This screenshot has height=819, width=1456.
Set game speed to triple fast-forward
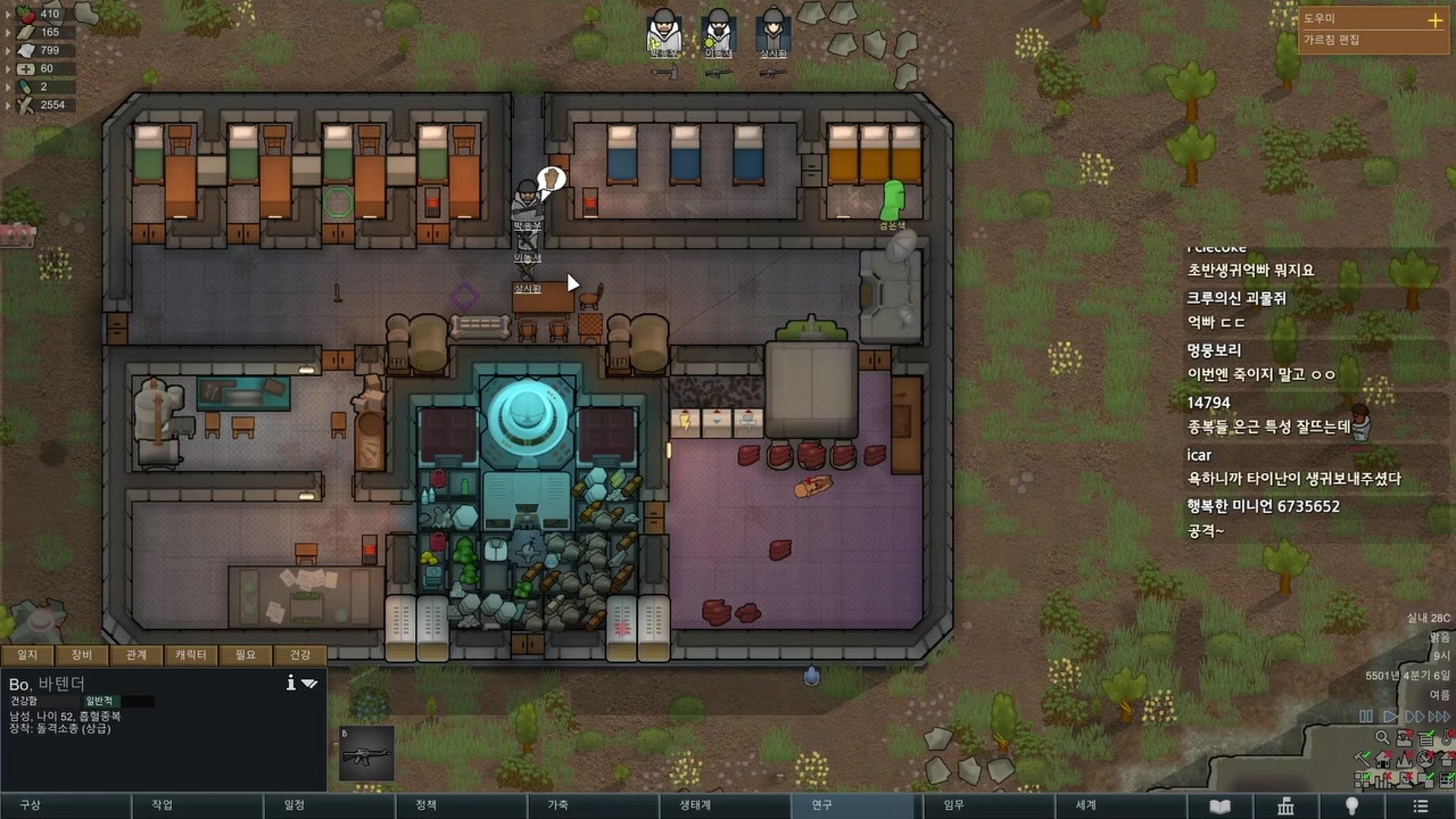click(x=1439, y=717)
